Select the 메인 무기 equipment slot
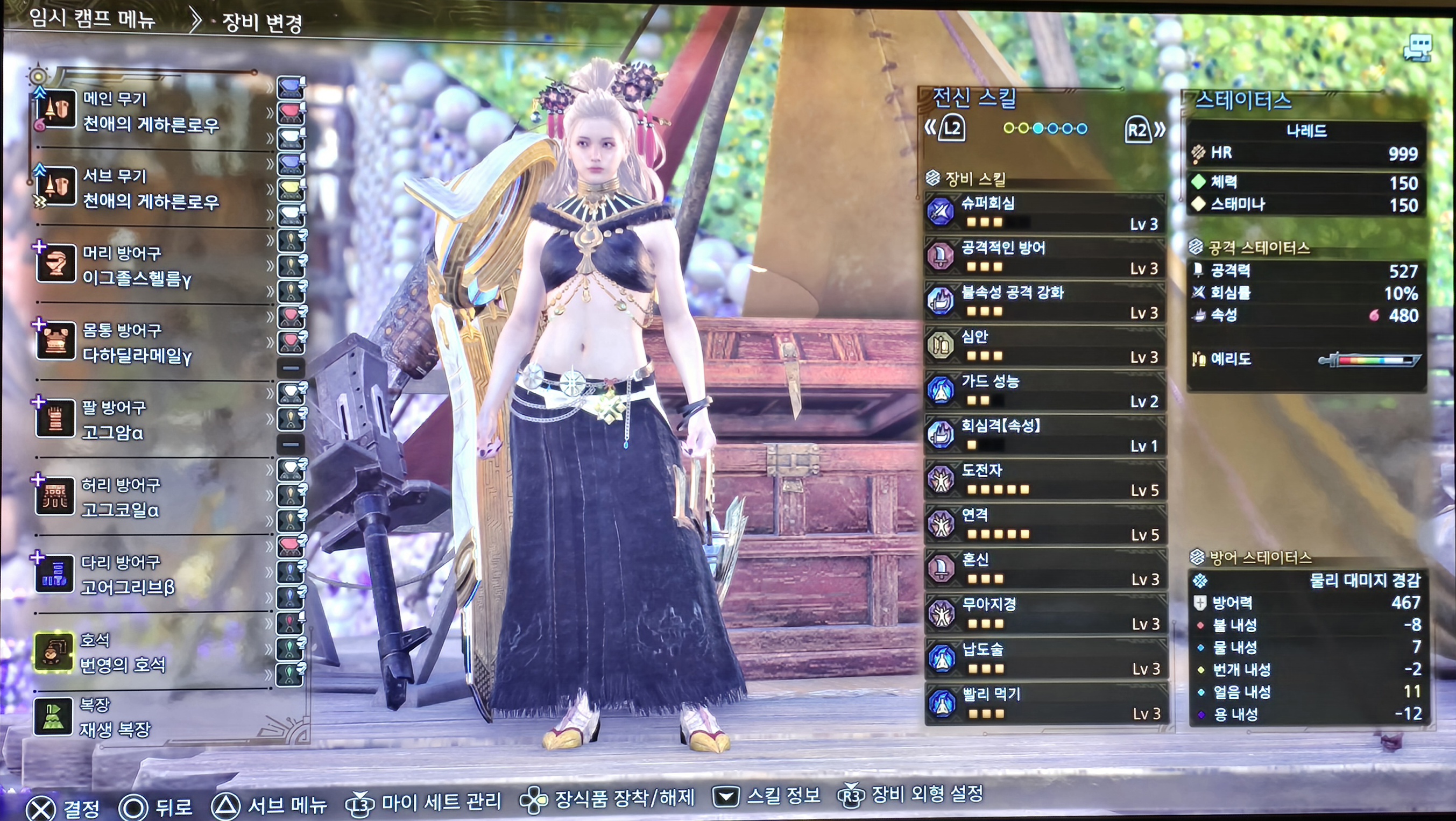This screenshot has width=1456, height=821. 150,111
